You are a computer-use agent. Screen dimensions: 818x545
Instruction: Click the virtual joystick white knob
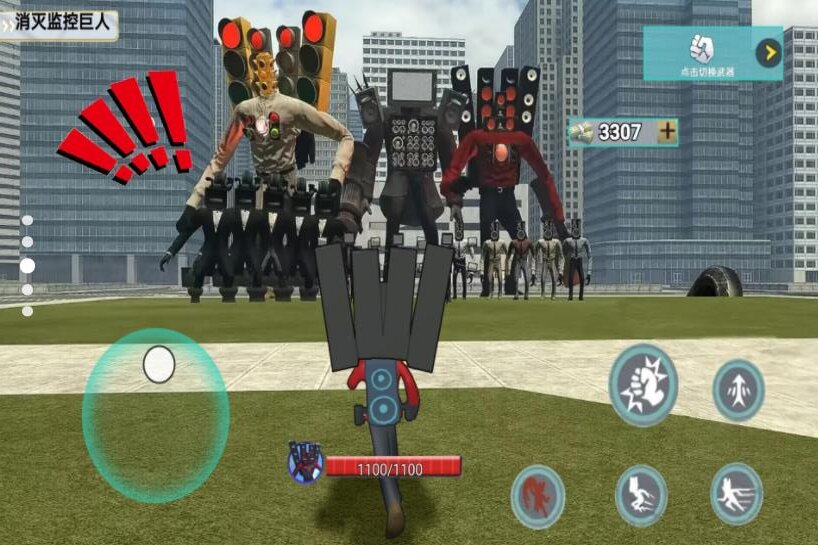pos(159,365)
